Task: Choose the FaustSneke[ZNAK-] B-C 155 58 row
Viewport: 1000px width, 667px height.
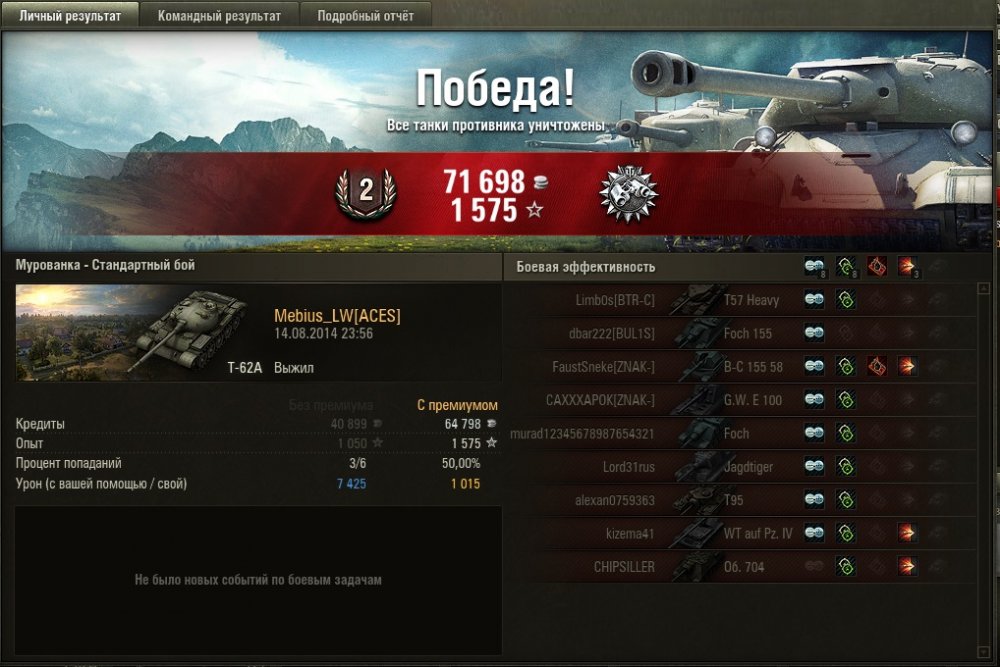Action: [x=738, y=367]
